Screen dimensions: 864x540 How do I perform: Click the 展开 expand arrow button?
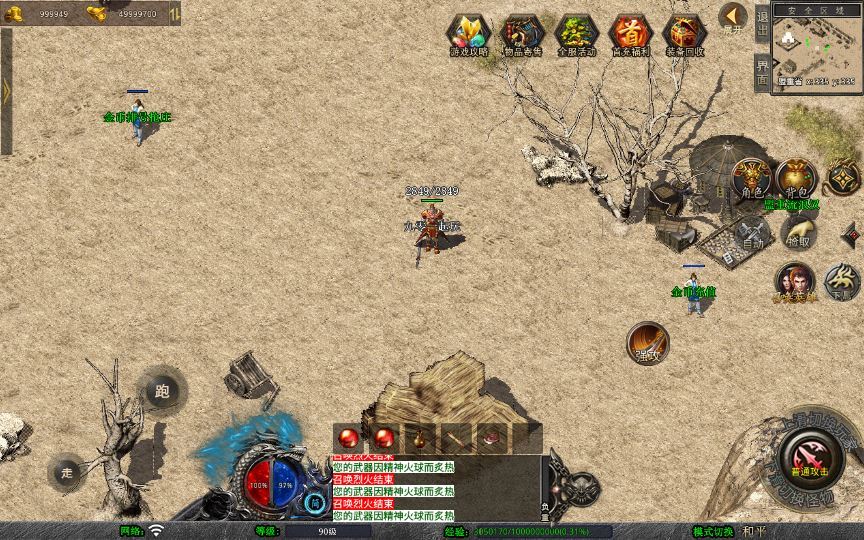click(733, 17)
